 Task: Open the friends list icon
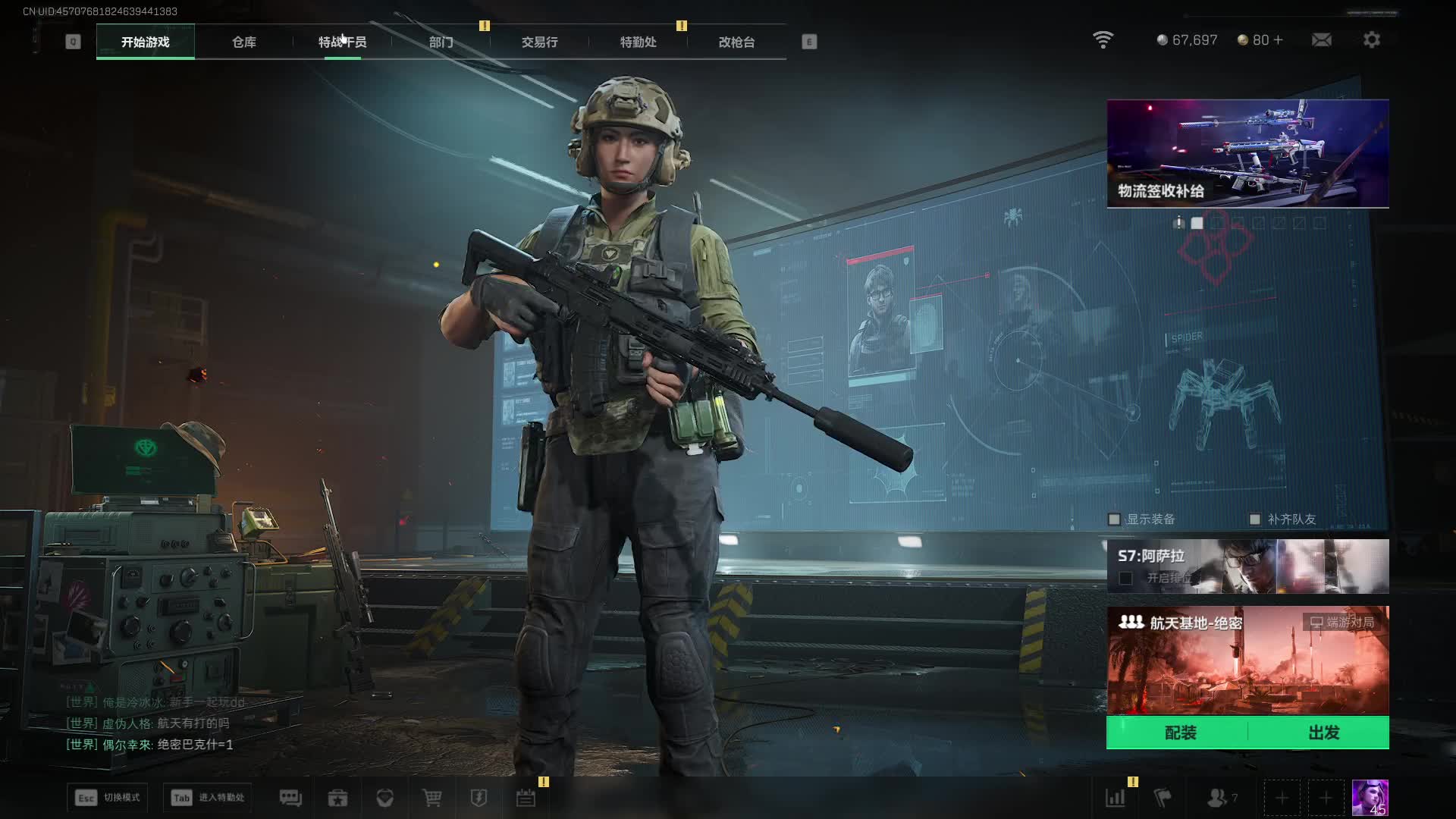1217,798
